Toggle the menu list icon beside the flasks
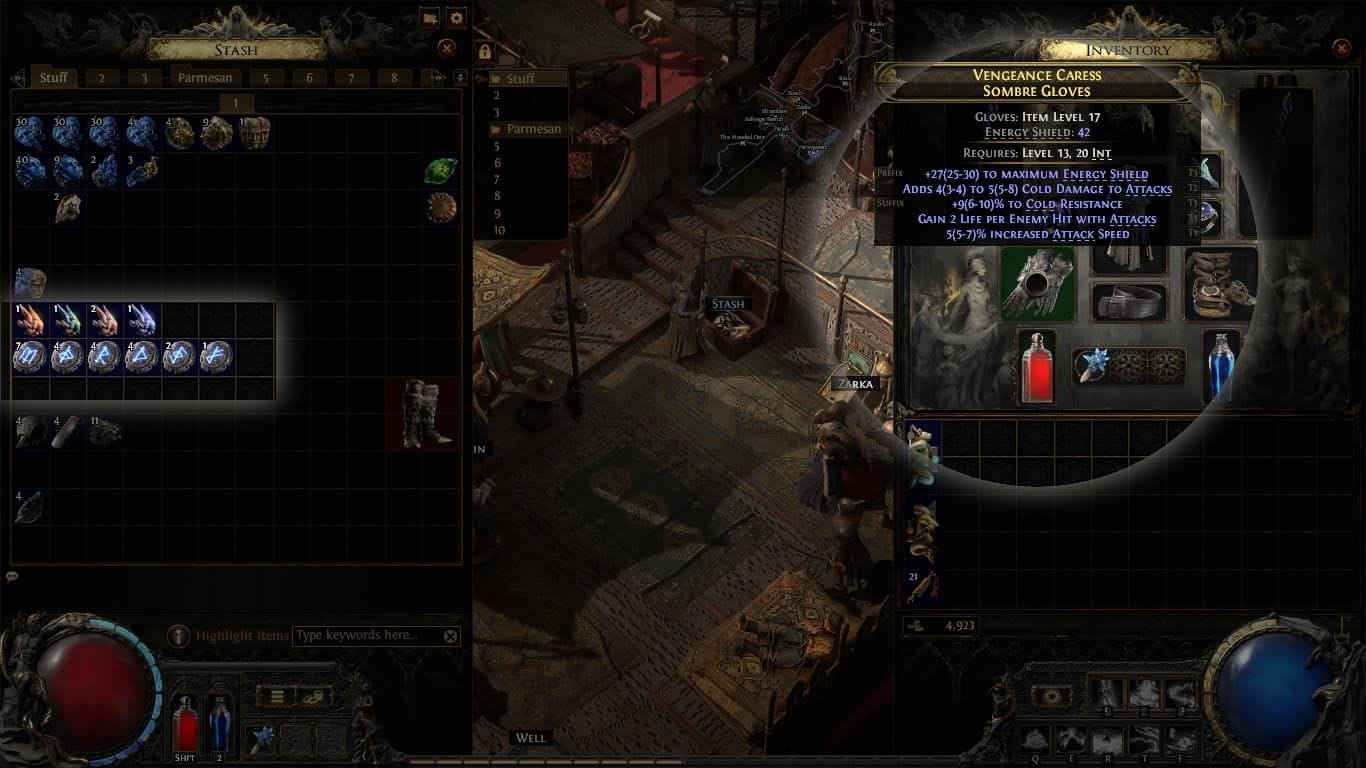Screen dimensions: 1366x768 coord(278,696)
